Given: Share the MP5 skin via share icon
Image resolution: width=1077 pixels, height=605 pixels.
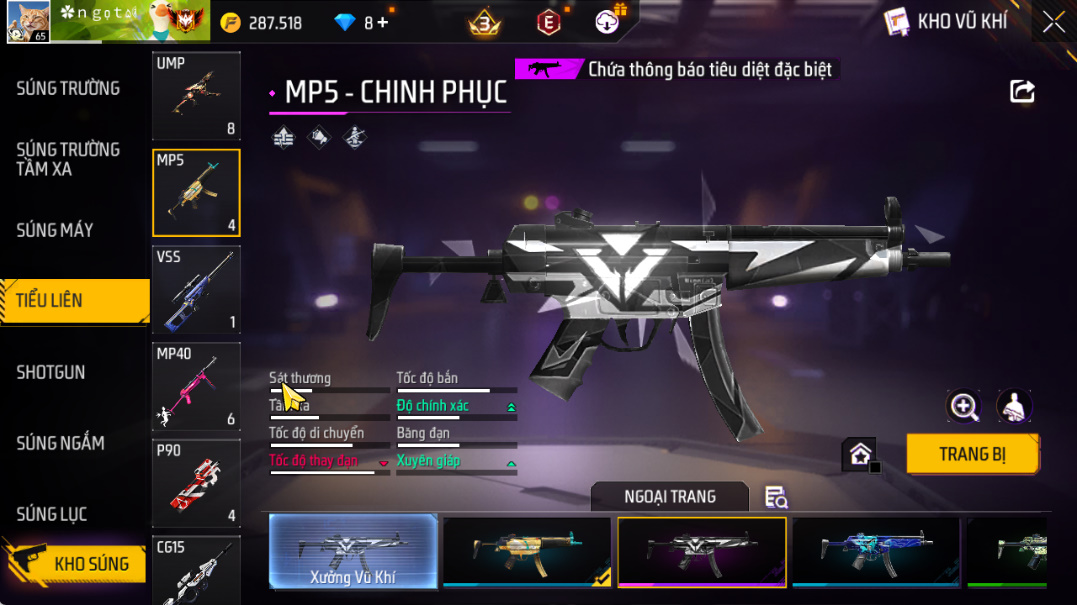Looking at the screenshot, I should click(x=1022, y=92).
